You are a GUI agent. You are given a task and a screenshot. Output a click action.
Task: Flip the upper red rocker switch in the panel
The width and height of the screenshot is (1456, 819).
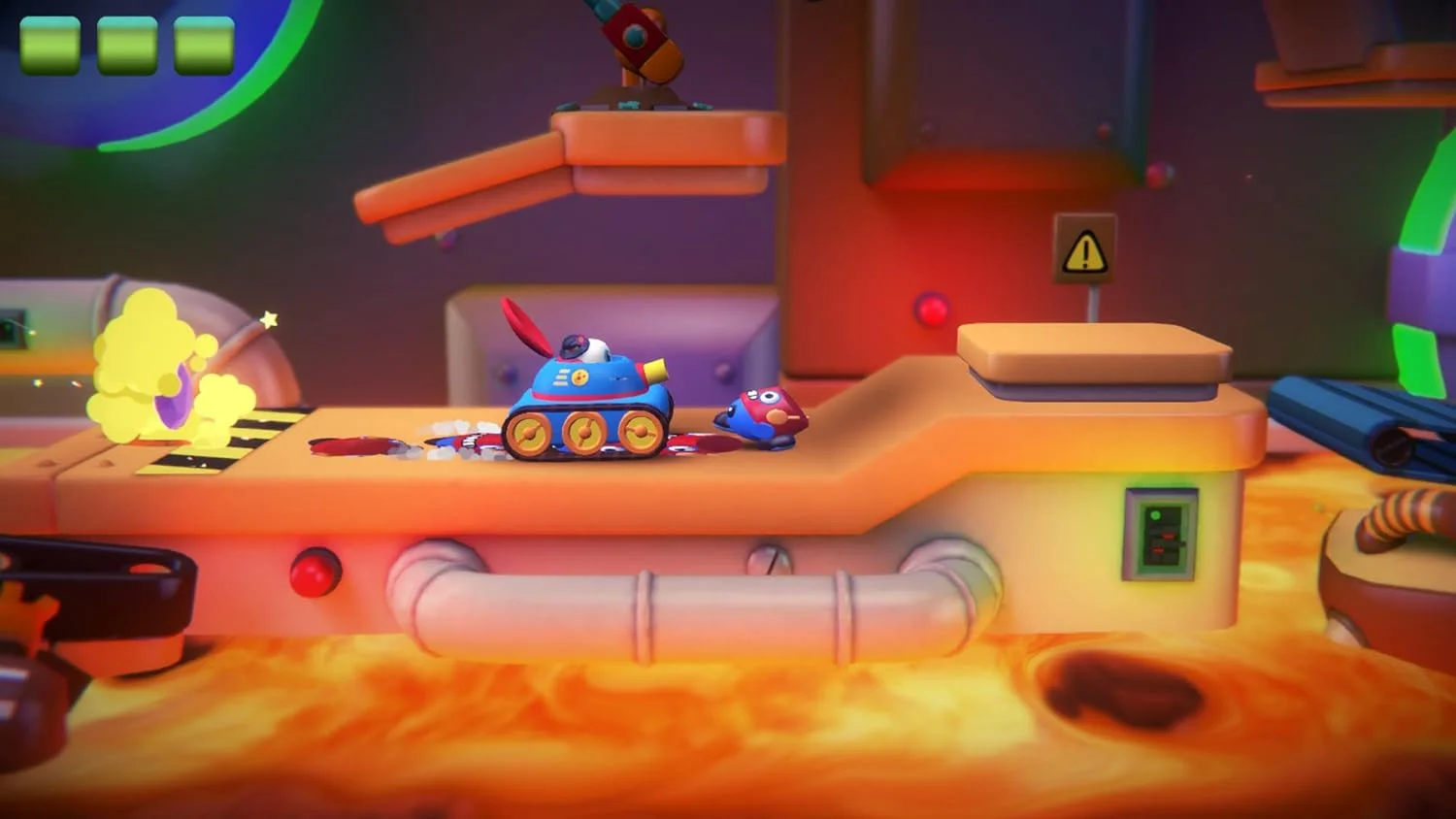(x=1169, y=536)
